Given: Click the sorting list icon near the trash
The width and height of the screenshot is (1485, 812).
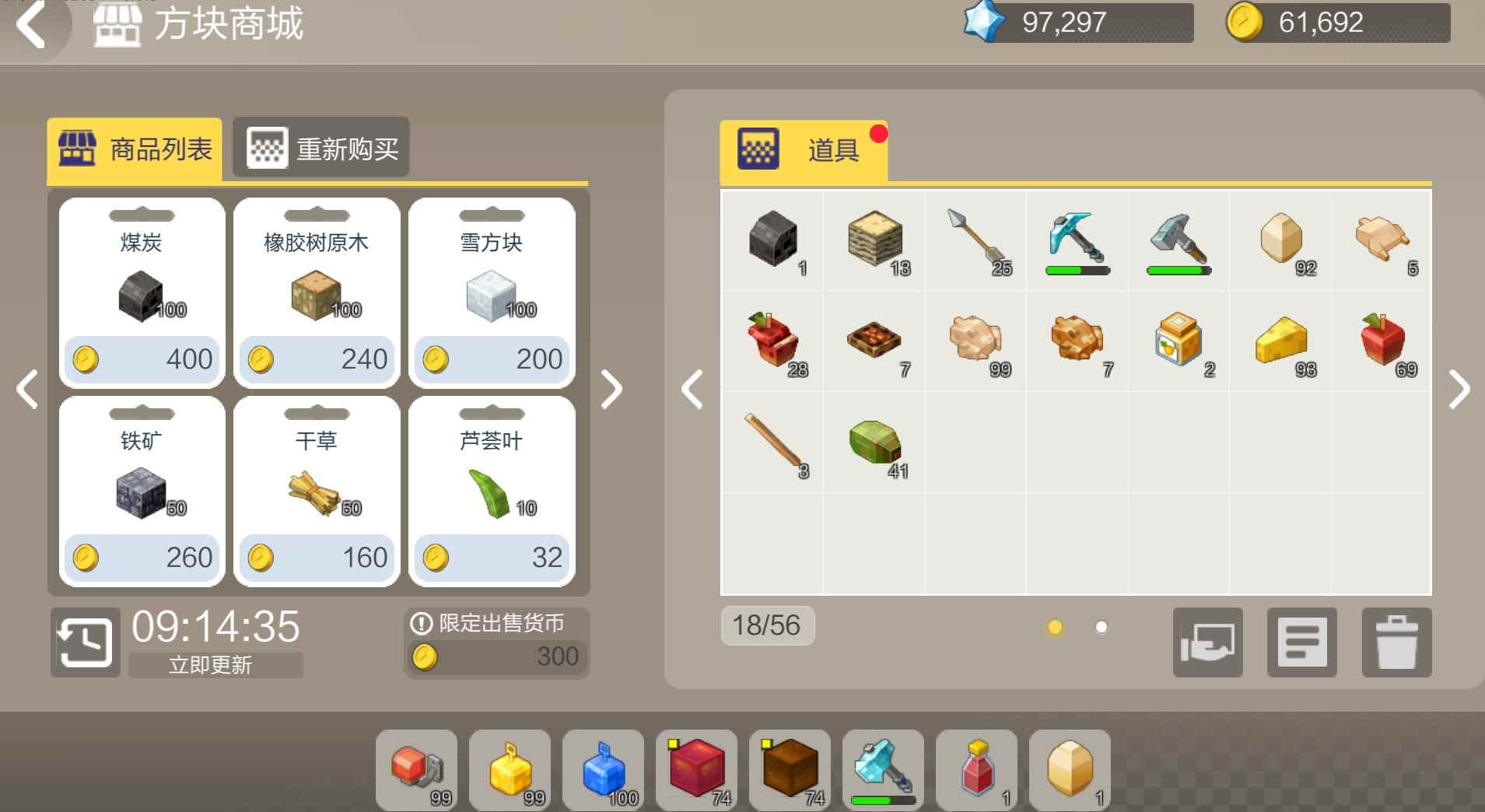Looking at the screenshot, I should click(1302, 643).
